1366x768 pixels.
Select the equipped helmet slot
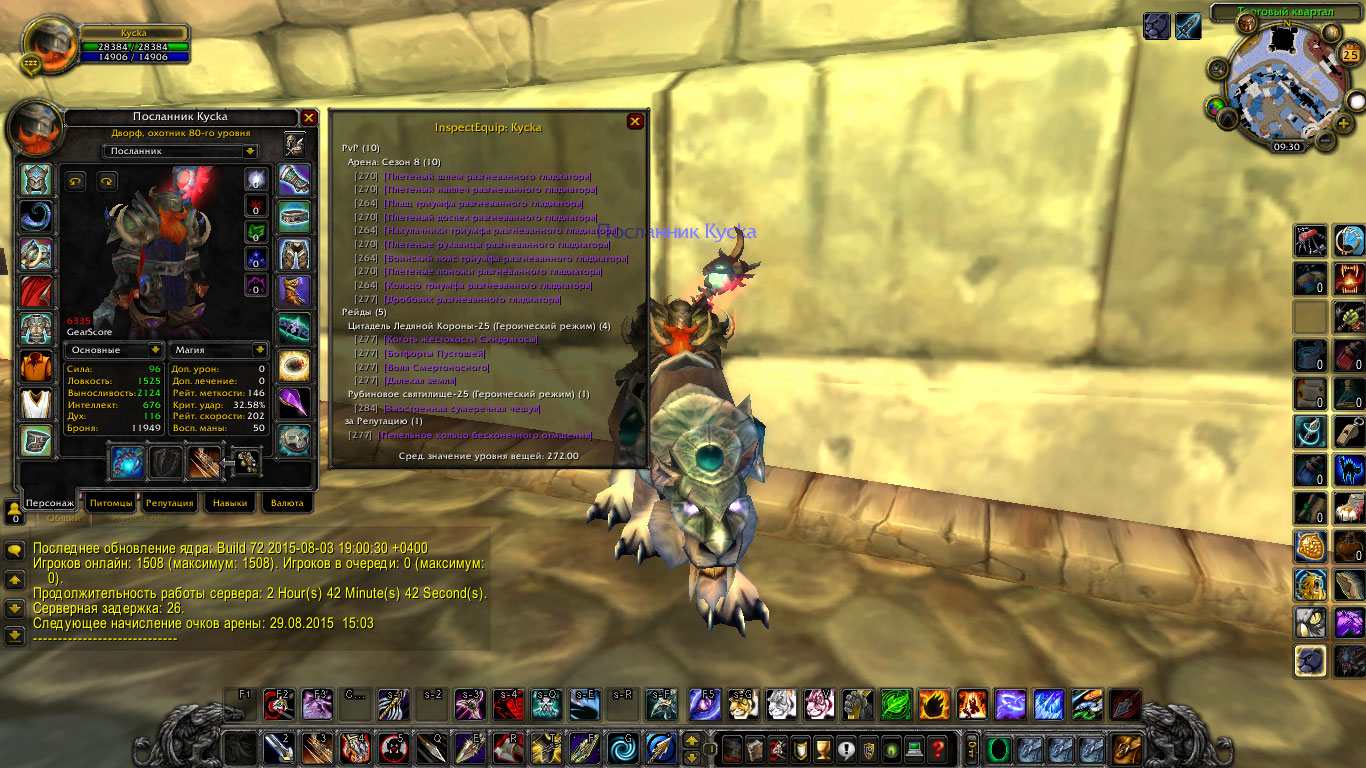(x=37, y=180)
